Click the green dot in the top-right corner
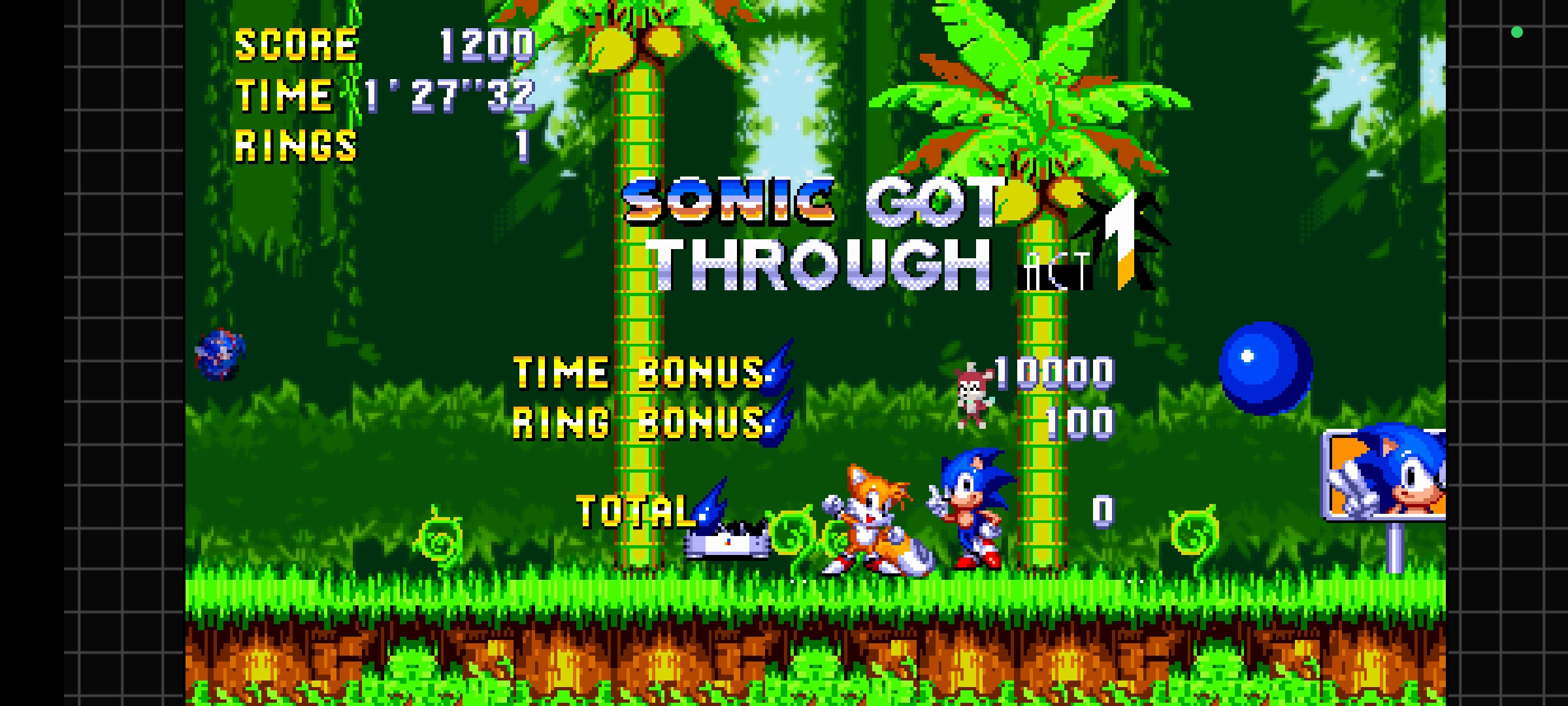 point(1517,31)
